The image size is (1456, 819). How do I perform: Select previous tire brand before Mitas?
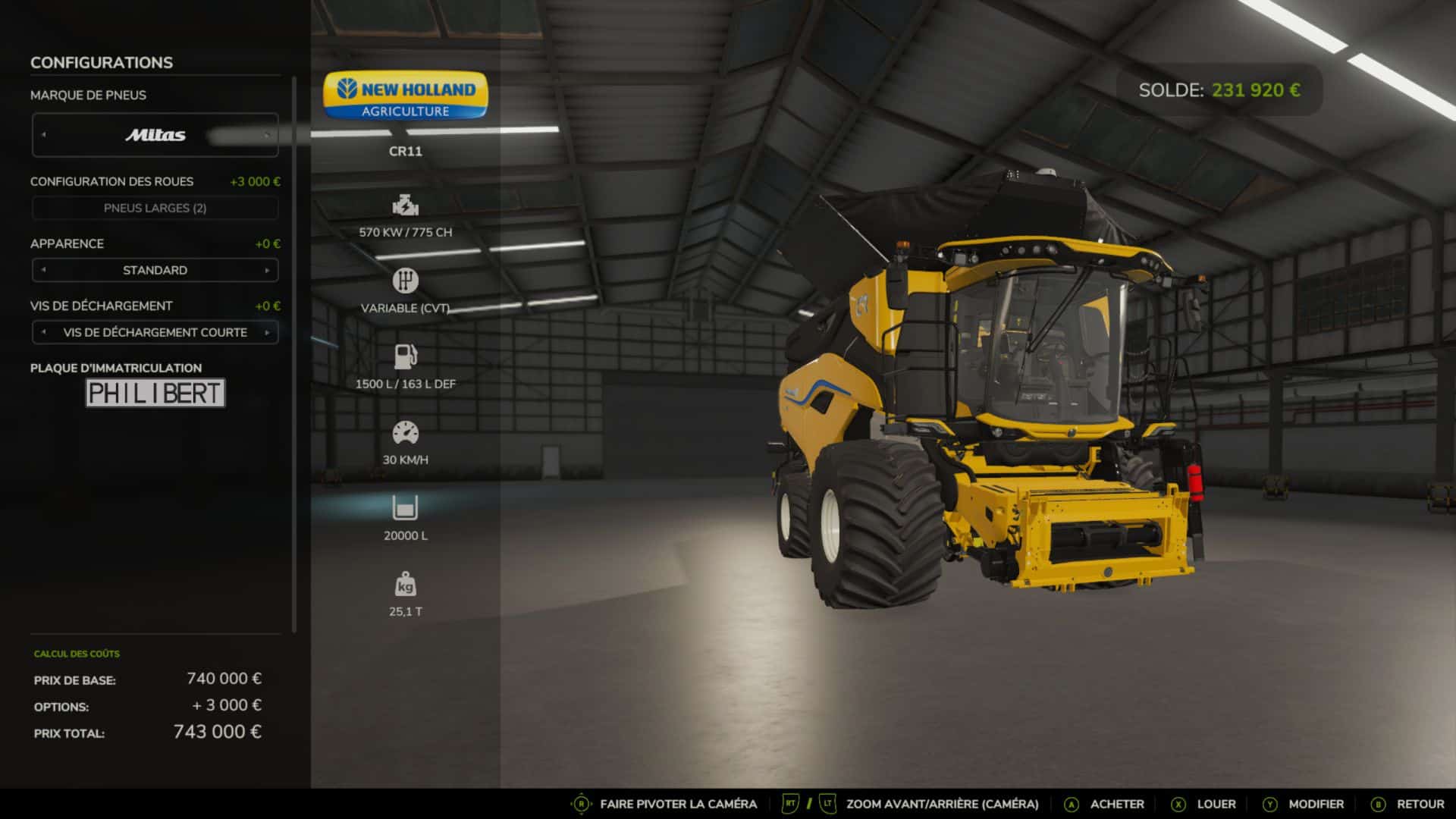pos(44,135)
